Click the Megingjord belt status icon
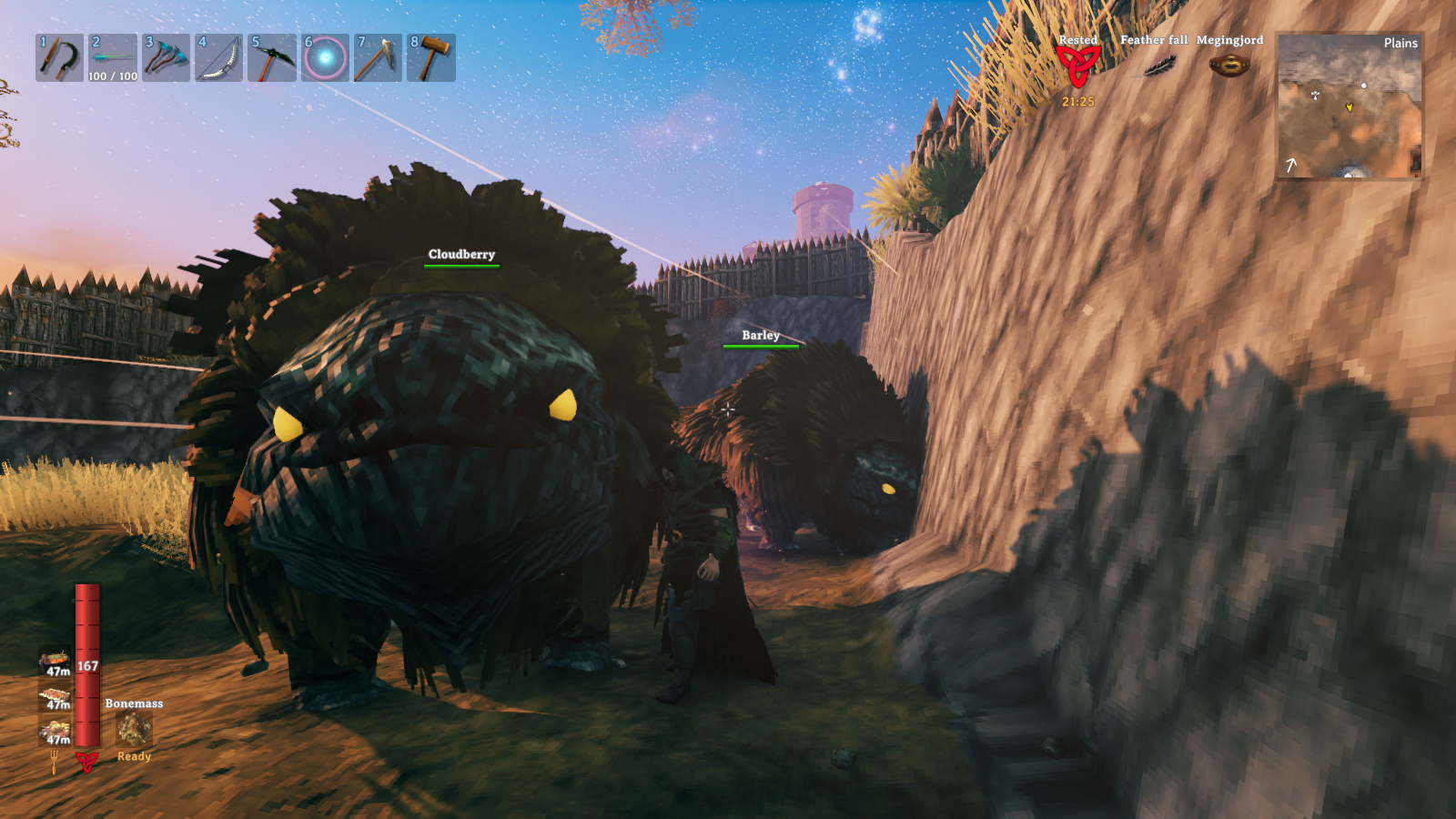The width and height of the screenshot is (1456, 819). 1229,66
